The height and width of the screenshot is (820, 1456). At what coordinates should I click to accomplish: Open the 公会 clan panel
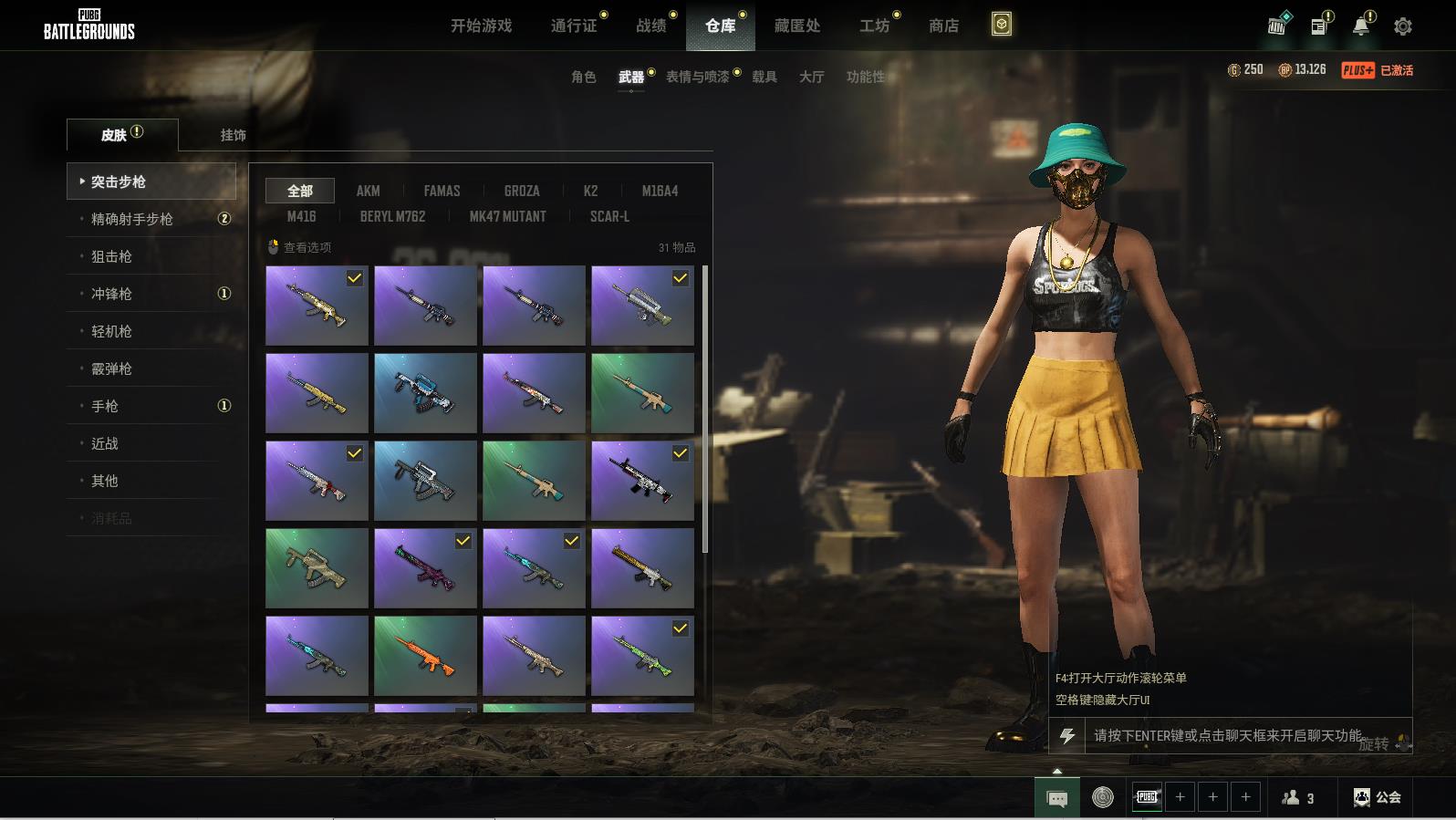[x=1378, y=797]
